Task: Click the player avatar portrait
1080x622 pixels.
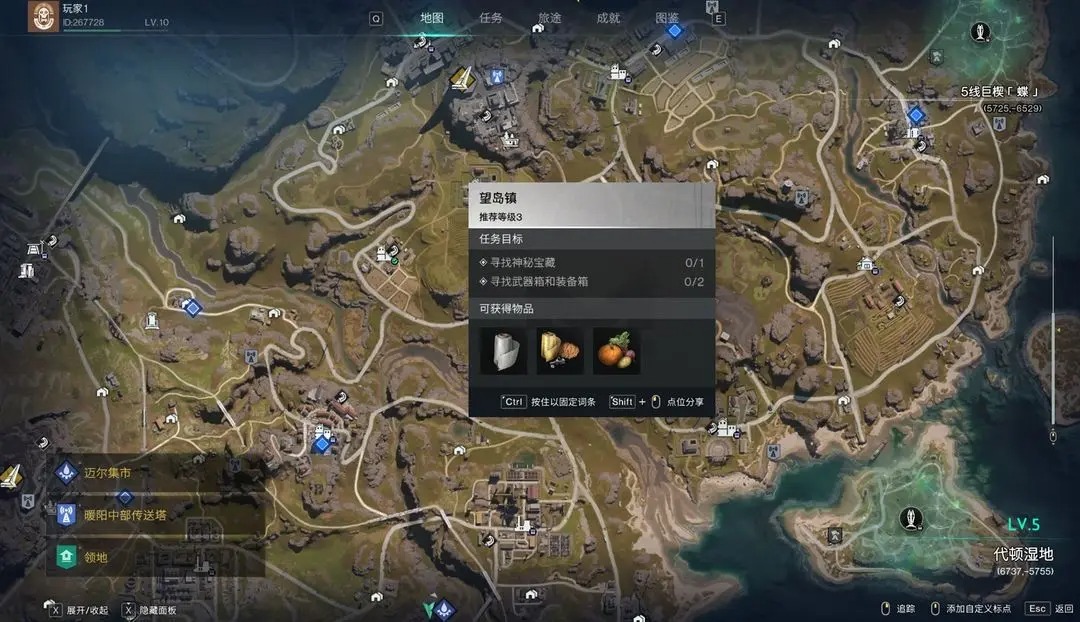Action: (x=42, y=16)
